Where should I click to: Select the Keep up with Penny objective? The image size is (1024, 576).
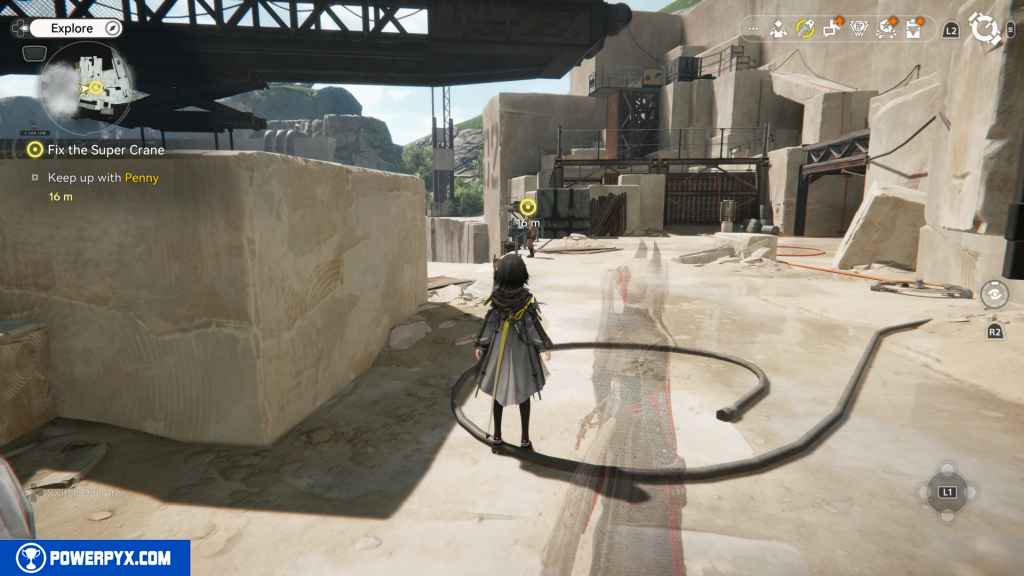[x=103, y=178]
